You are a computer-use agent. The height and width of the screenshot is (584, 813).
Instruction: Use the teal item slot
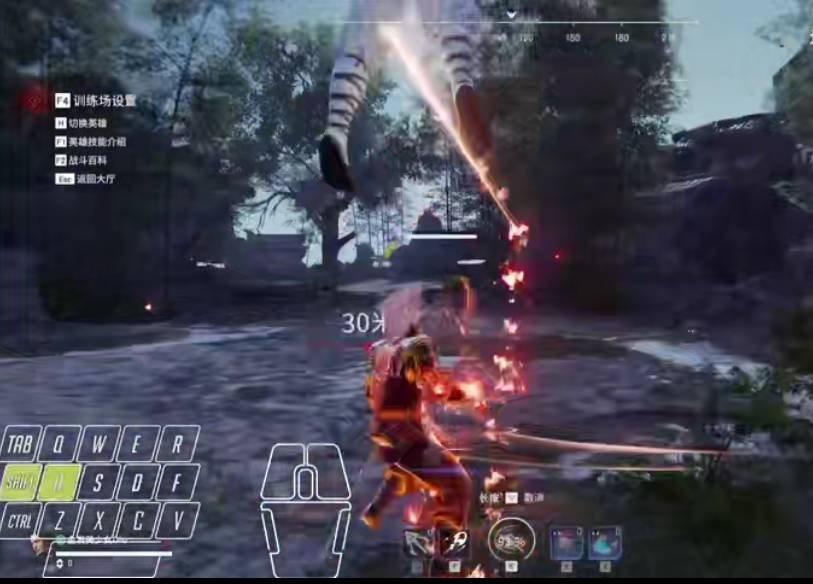click(x=604, y=542)
